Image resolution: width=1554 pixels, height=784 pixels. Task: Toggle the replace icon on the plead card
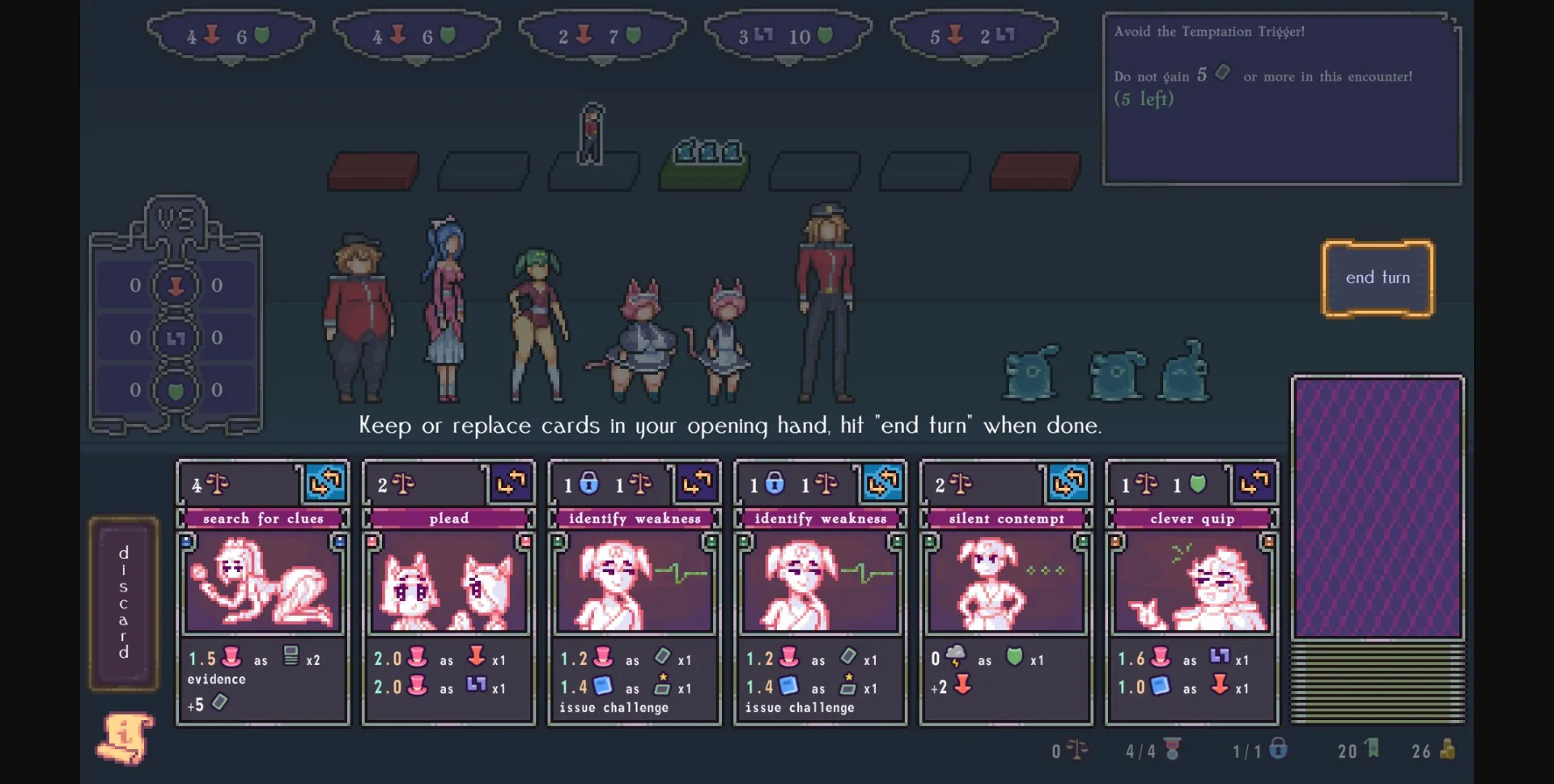512,484
